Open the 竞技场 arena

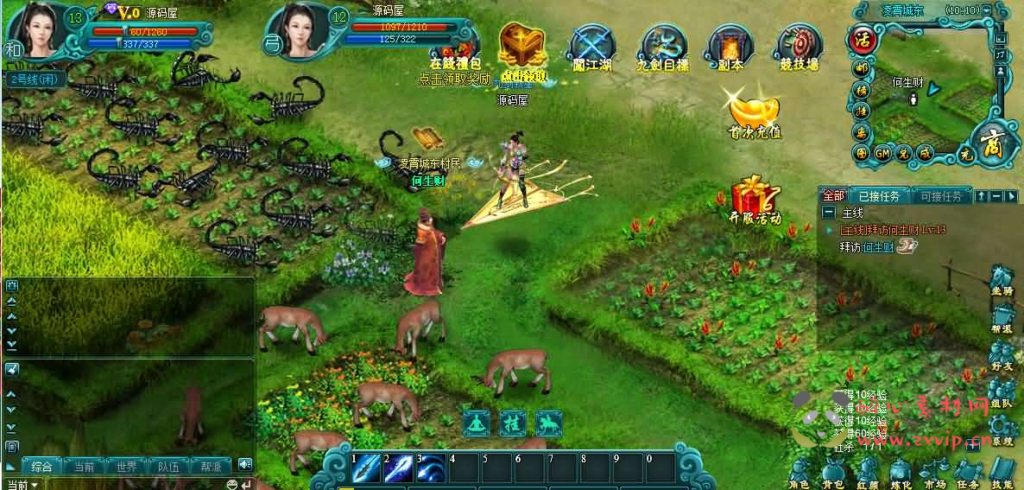click(x=798, y=47)
